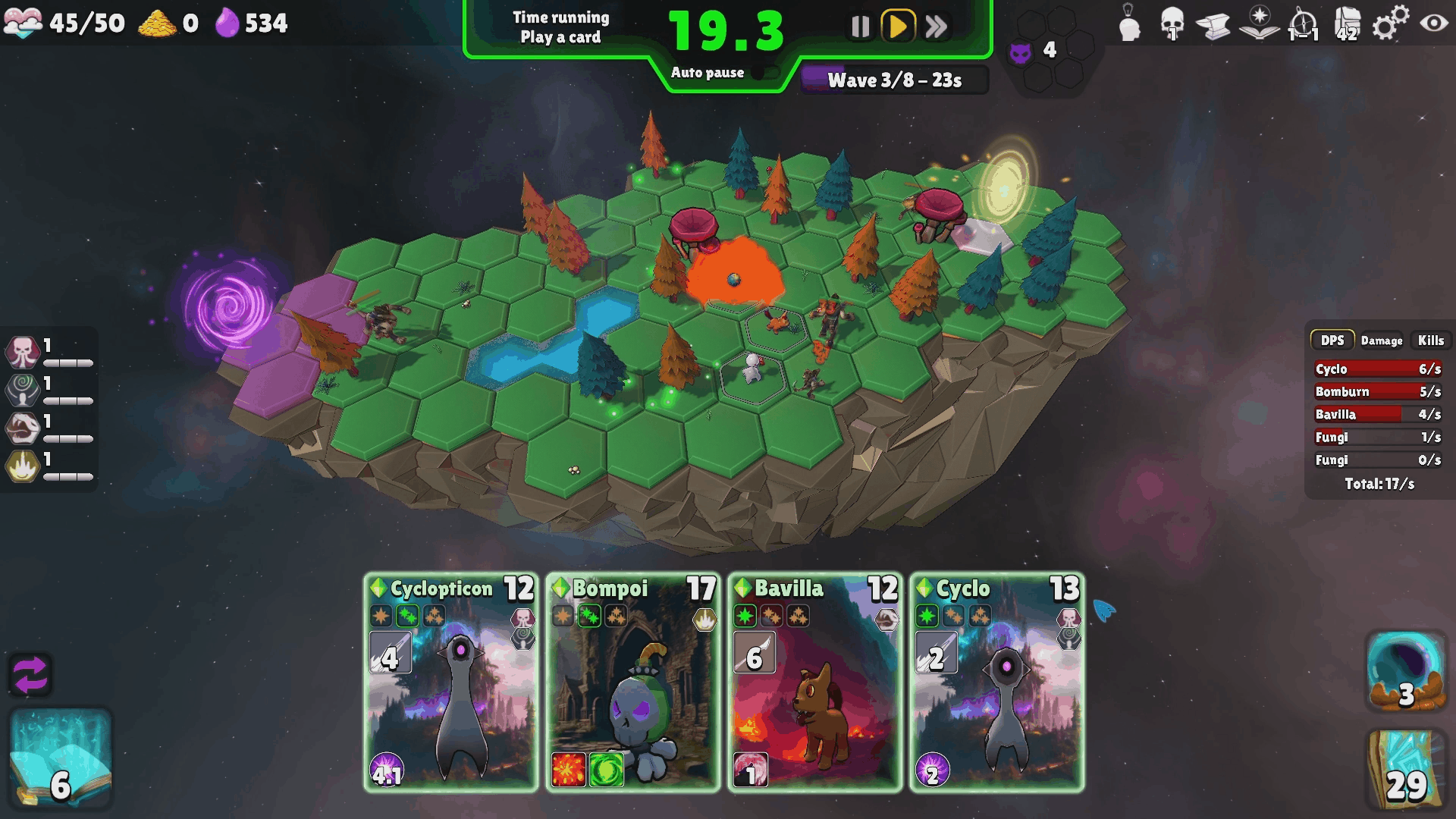This screenshot has width=1456, height=819.
Task: Choose the Bavilla card
Action: pyautogui.click(x=815, y=682)
